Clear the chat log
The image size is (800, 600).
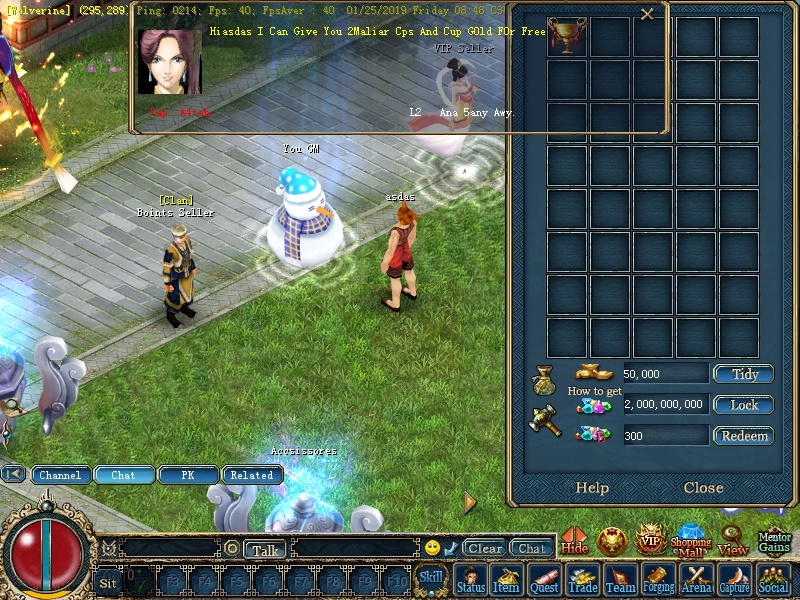[x=485, y=548]
